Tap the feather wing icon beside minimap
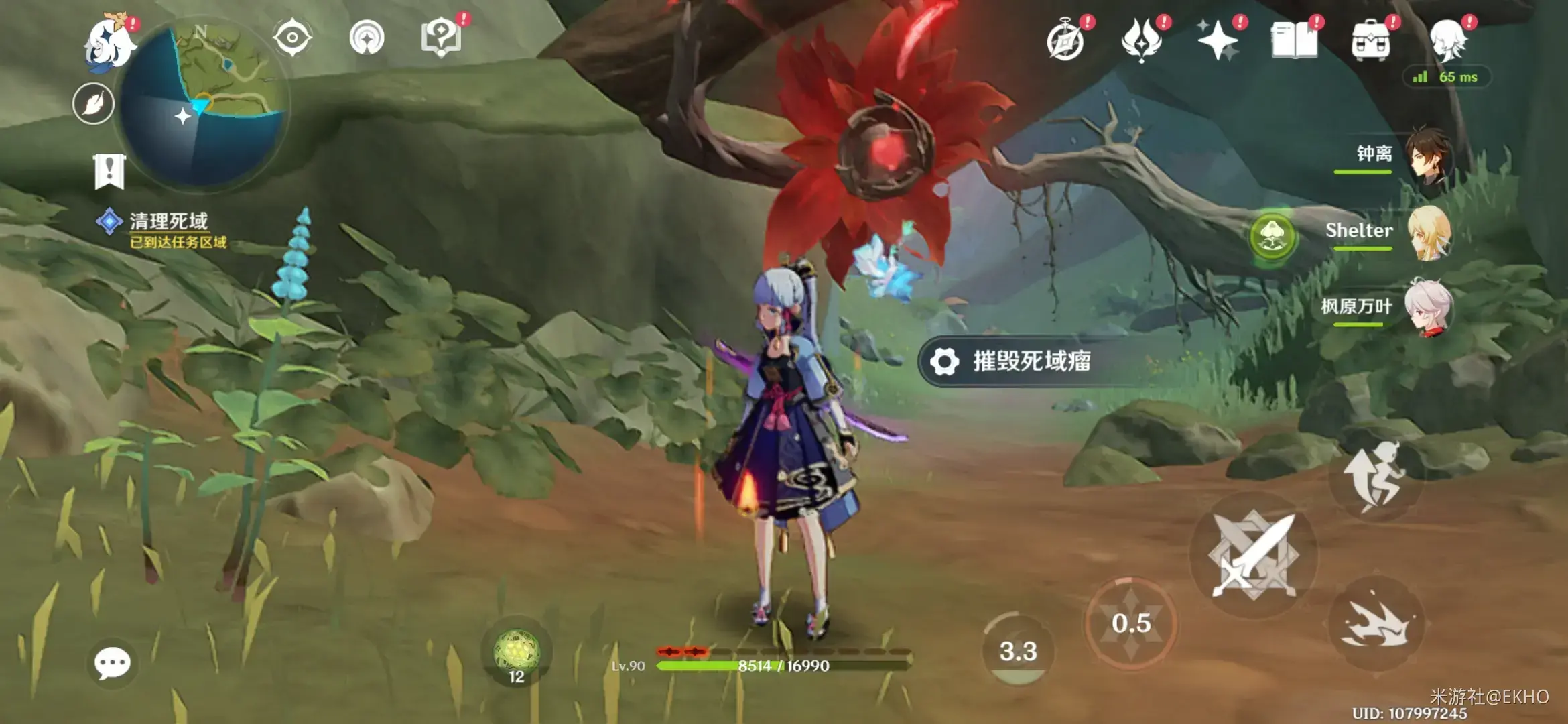The width and height of the screenshot is (1568, 724). point(93,104)
